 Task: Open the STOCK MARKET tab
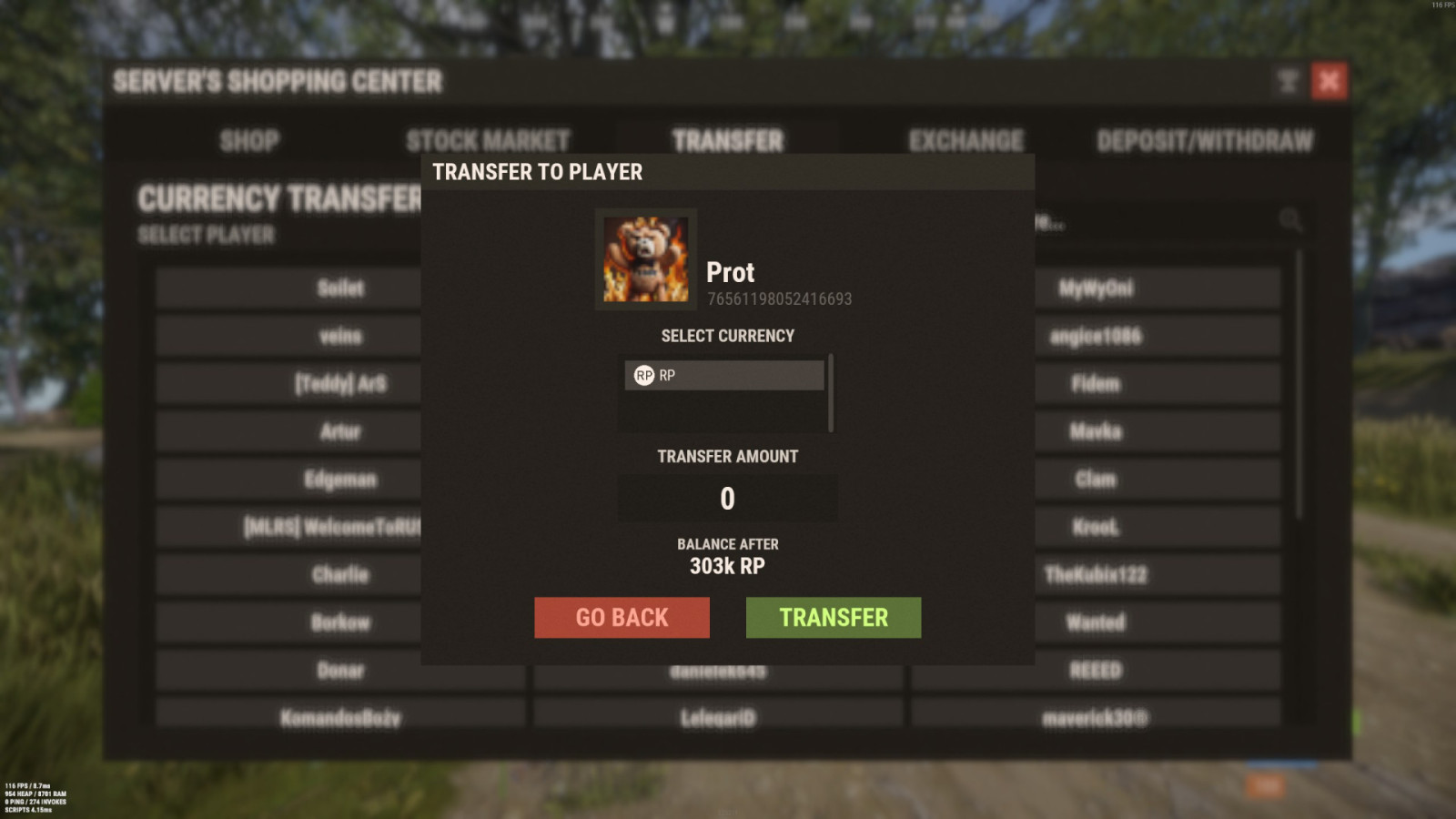coord(489,141)
